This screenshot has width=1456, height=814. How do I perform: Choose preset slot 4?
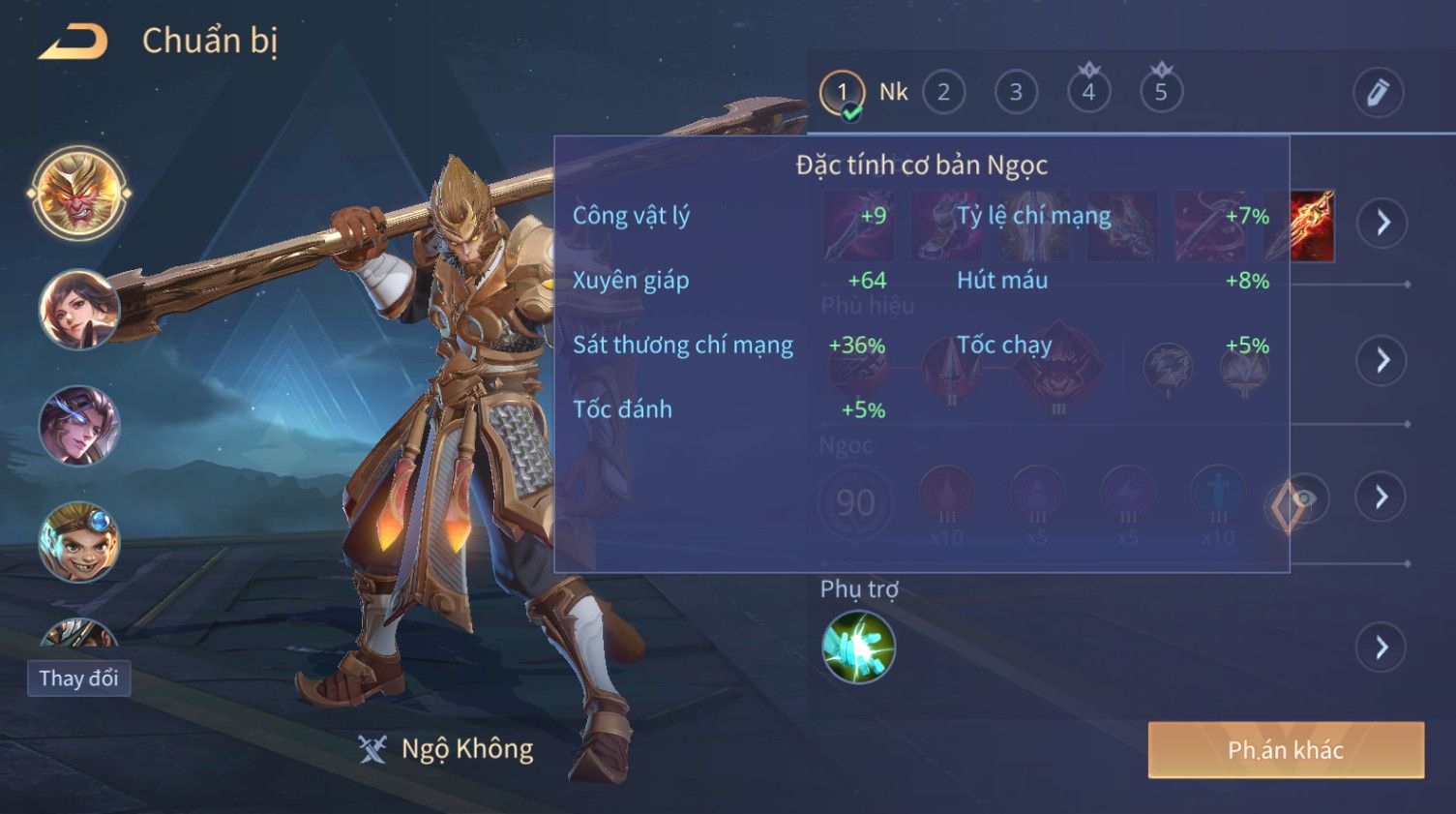tap(1088, 93)
